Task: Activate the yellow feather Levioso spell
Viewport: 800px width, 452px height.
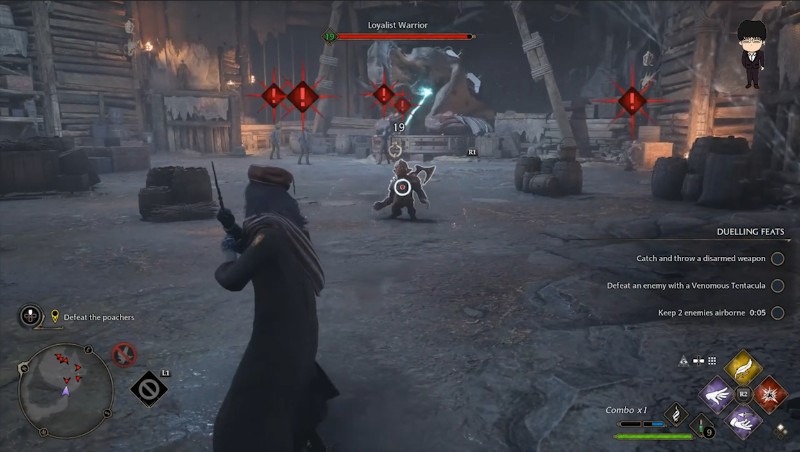Action: 743,370
